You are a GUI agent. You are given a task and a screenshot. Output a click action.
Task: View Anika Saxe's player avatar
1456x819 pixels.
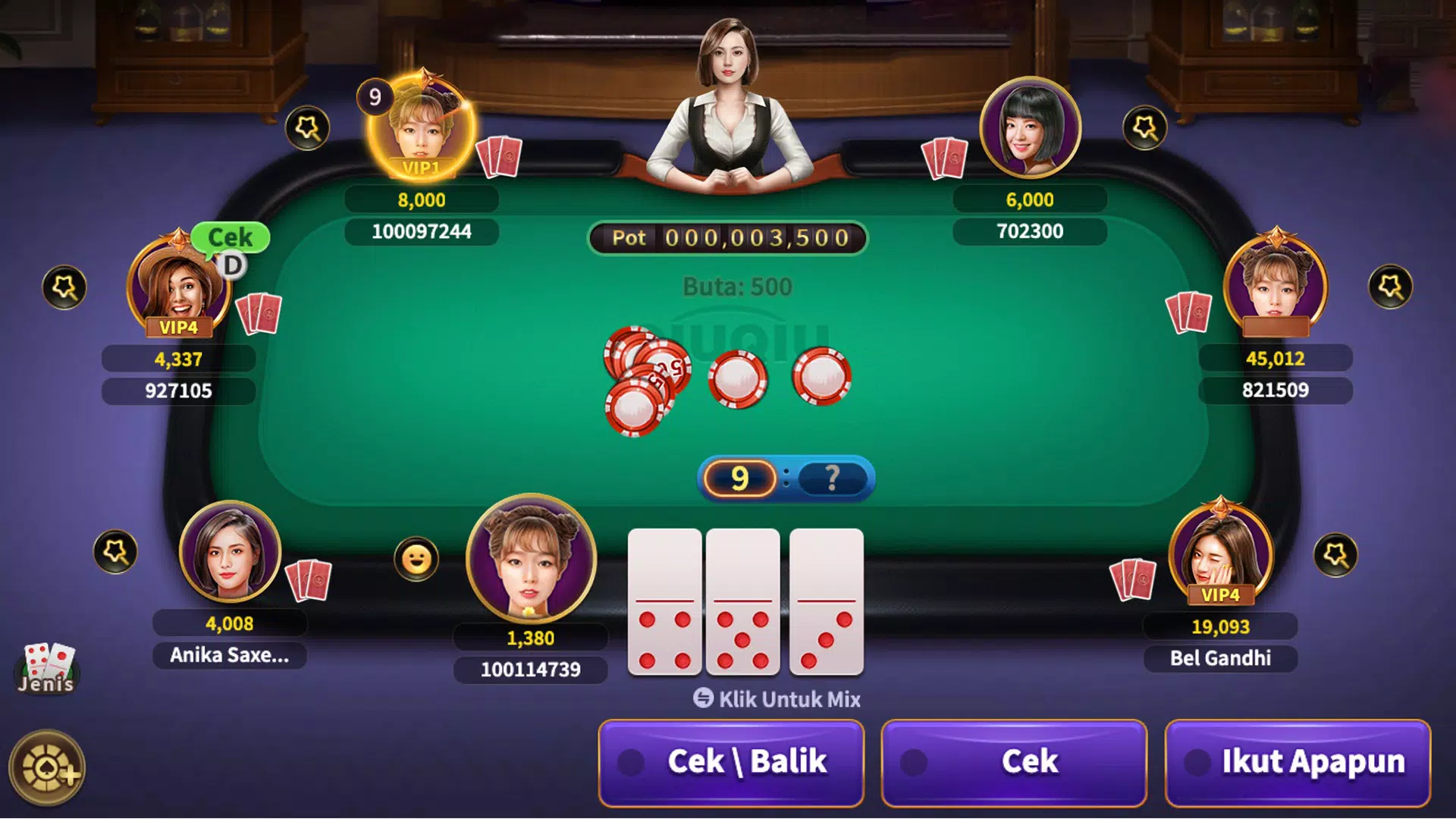[x=230, y=551]
